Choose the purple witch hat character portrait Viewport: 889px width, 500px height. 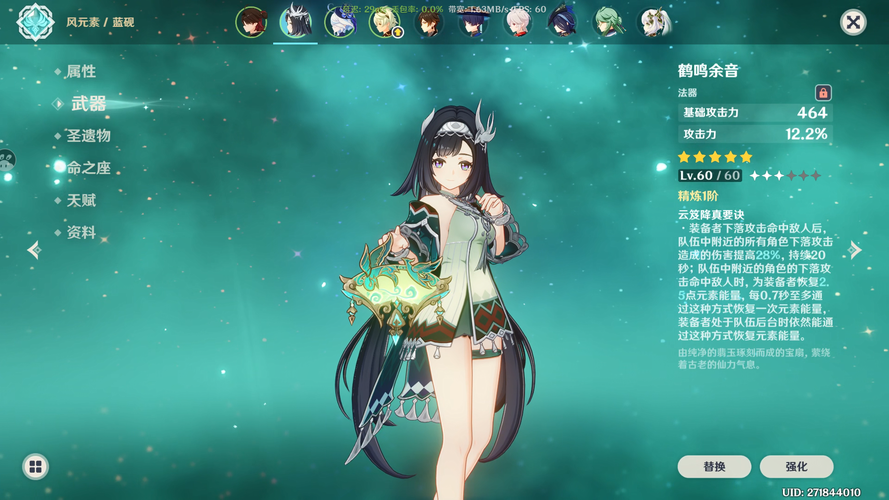coord(473,22)
